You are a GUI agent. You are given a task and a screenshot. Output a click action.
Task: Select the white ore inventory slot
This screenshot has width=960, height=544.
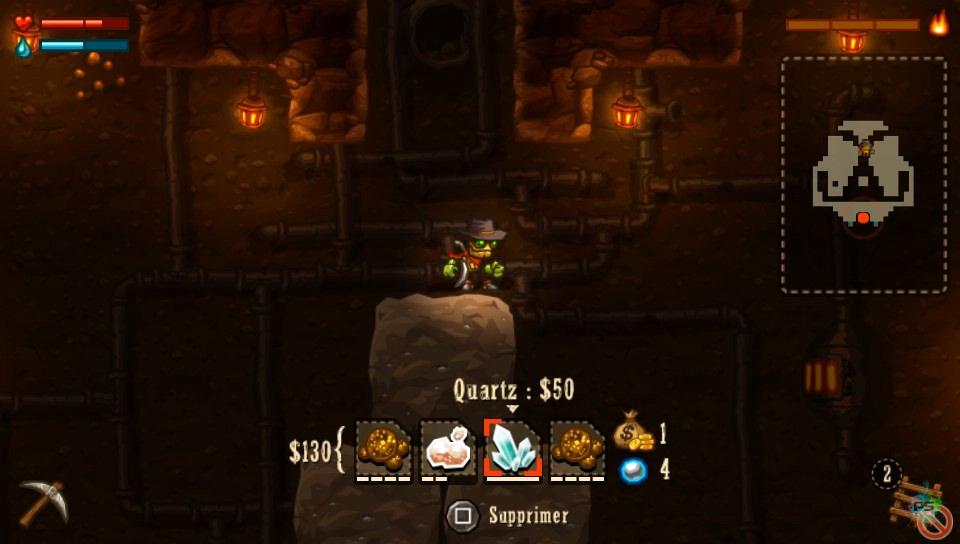448,448
